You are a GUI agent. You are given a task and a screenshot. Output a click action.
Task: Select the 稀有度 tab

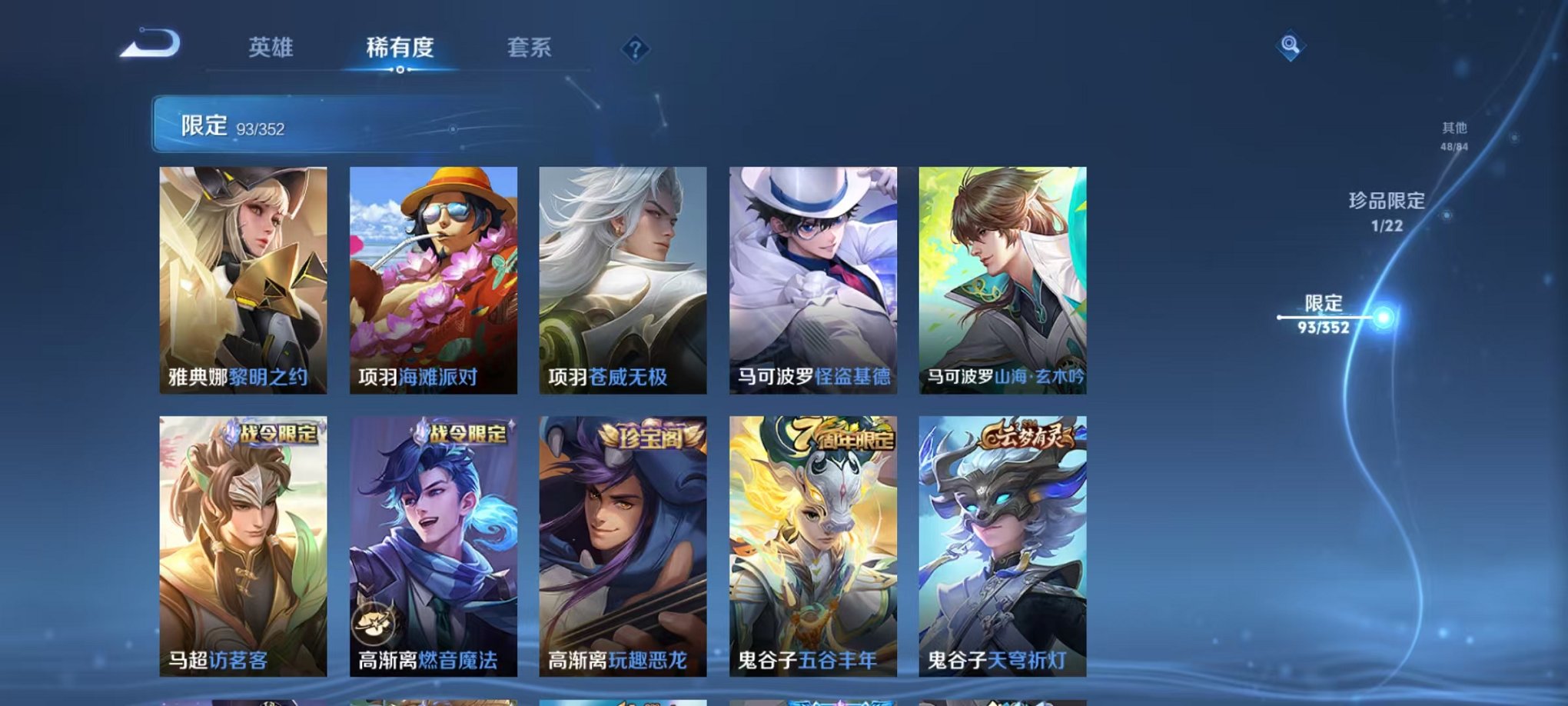click(399, 46)
